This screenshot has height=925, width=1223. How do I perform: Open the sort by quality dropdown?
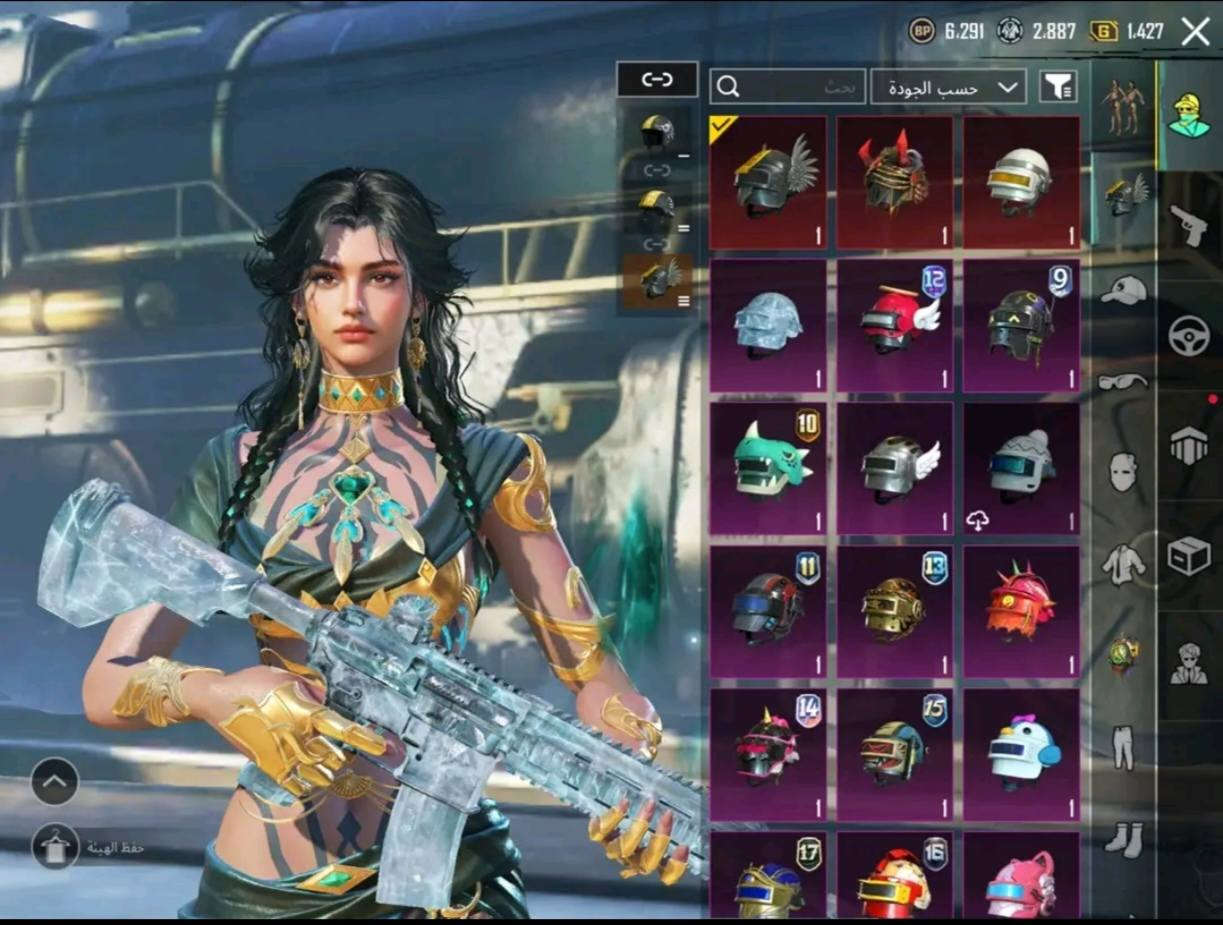(x=949, y=87)
